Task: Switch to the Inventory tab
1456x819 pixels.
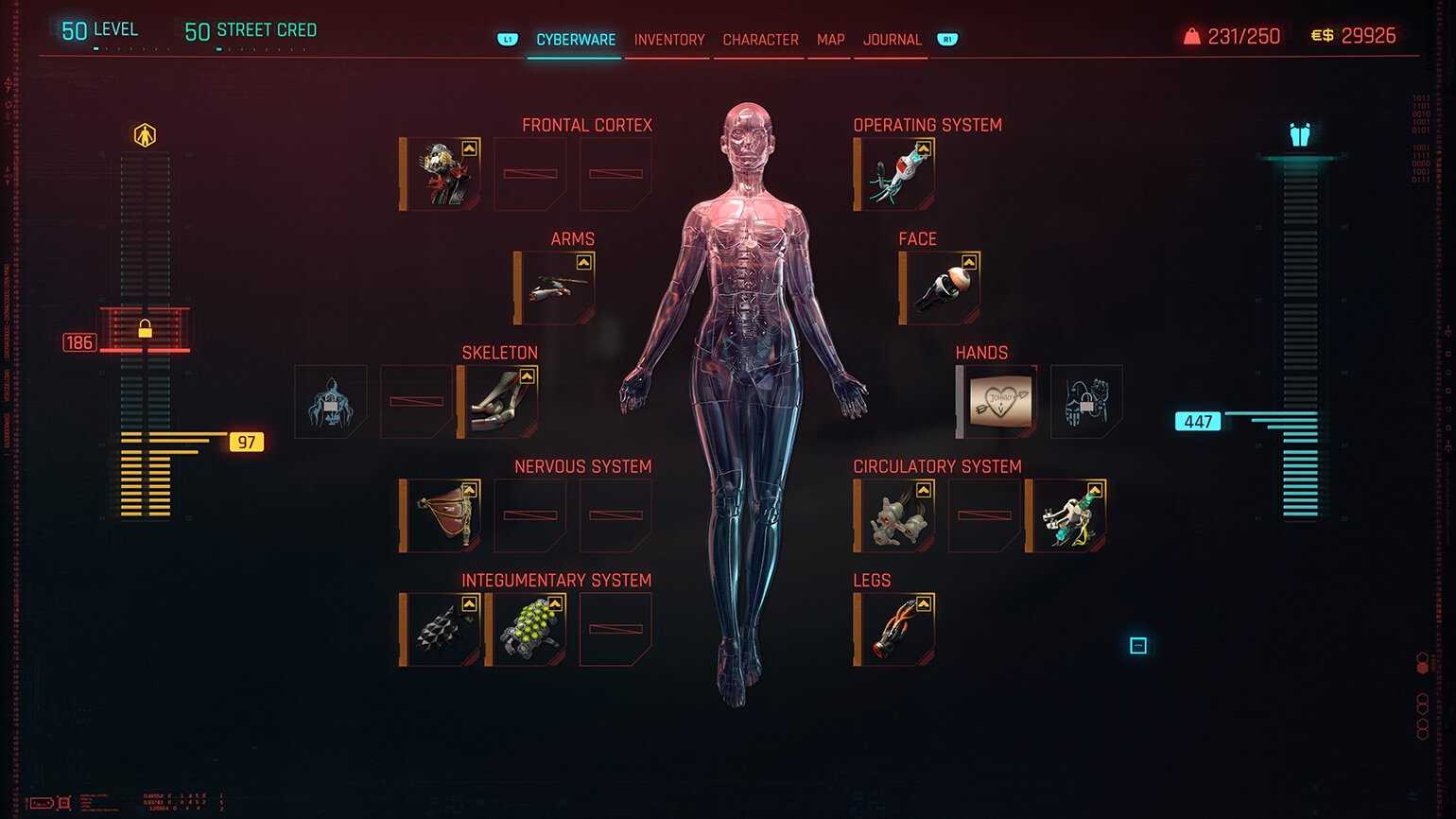Action: coord(668,40)
